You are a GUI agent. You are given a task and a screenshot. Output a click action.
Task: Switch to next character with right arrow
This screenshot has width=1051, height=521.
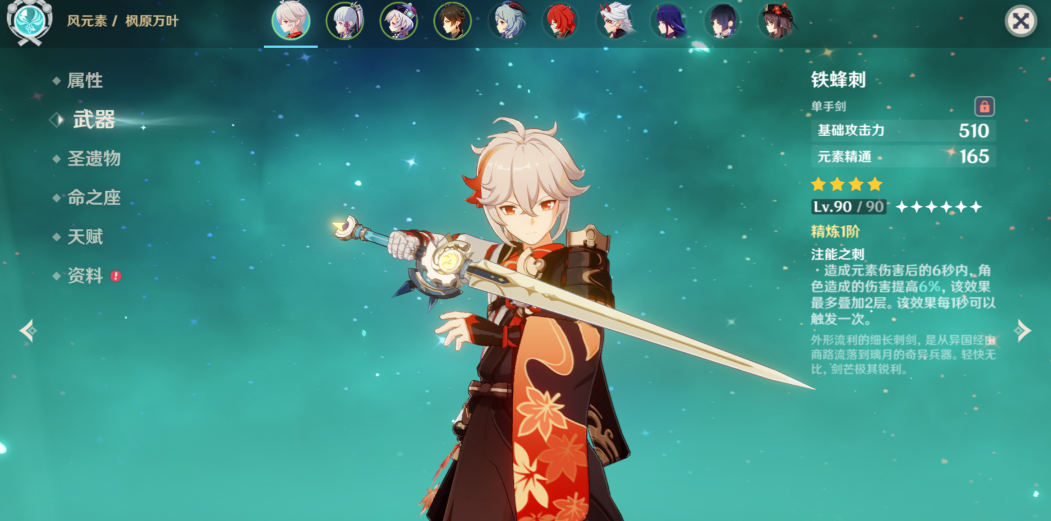coord(1022,330)
